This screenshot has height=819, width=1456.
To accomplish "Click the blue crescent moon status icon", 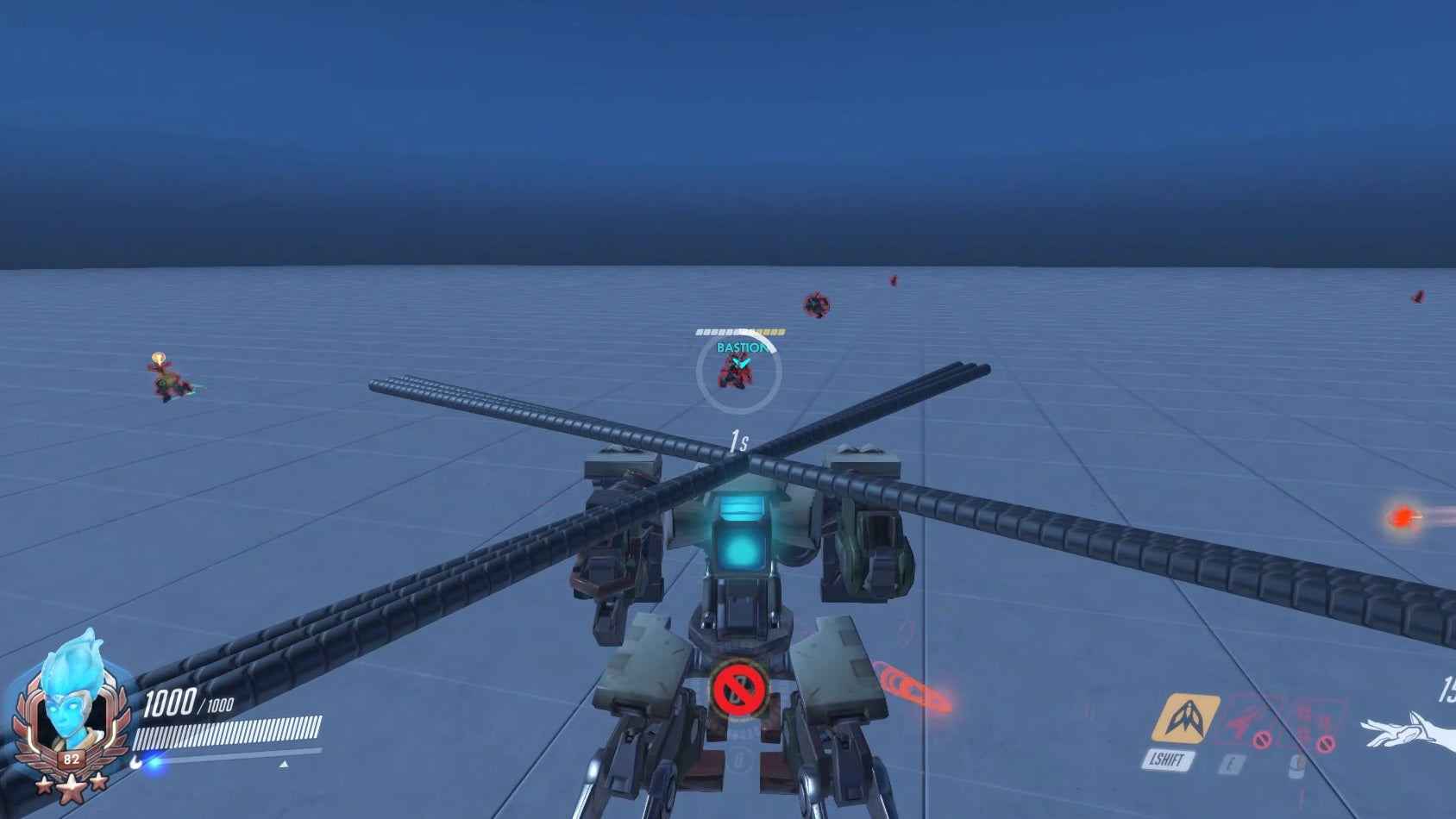I will (135, 762).
